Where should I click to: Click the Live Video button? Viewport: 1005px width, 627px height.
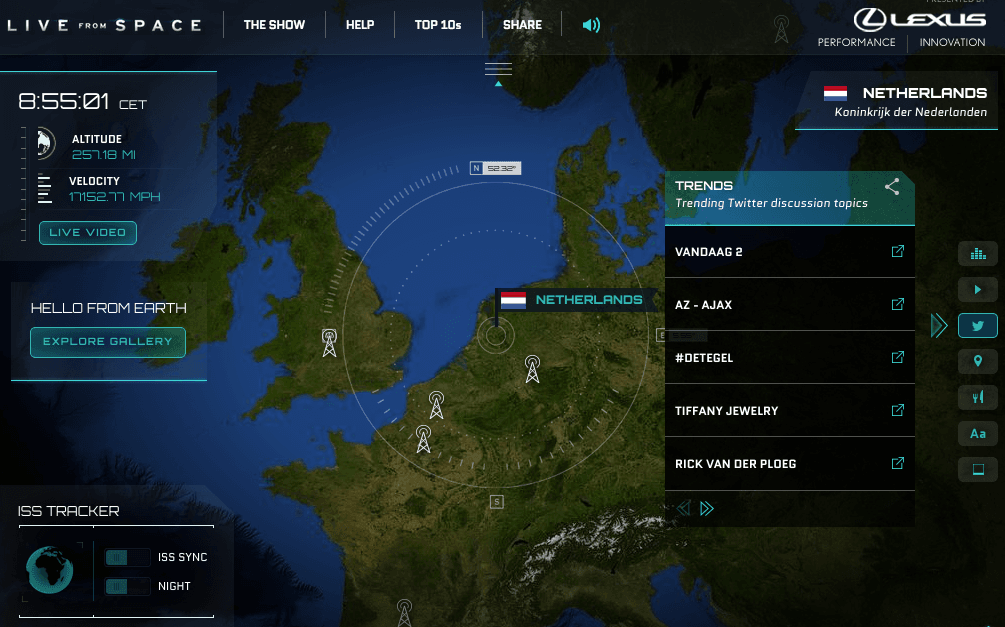(88, 233)
